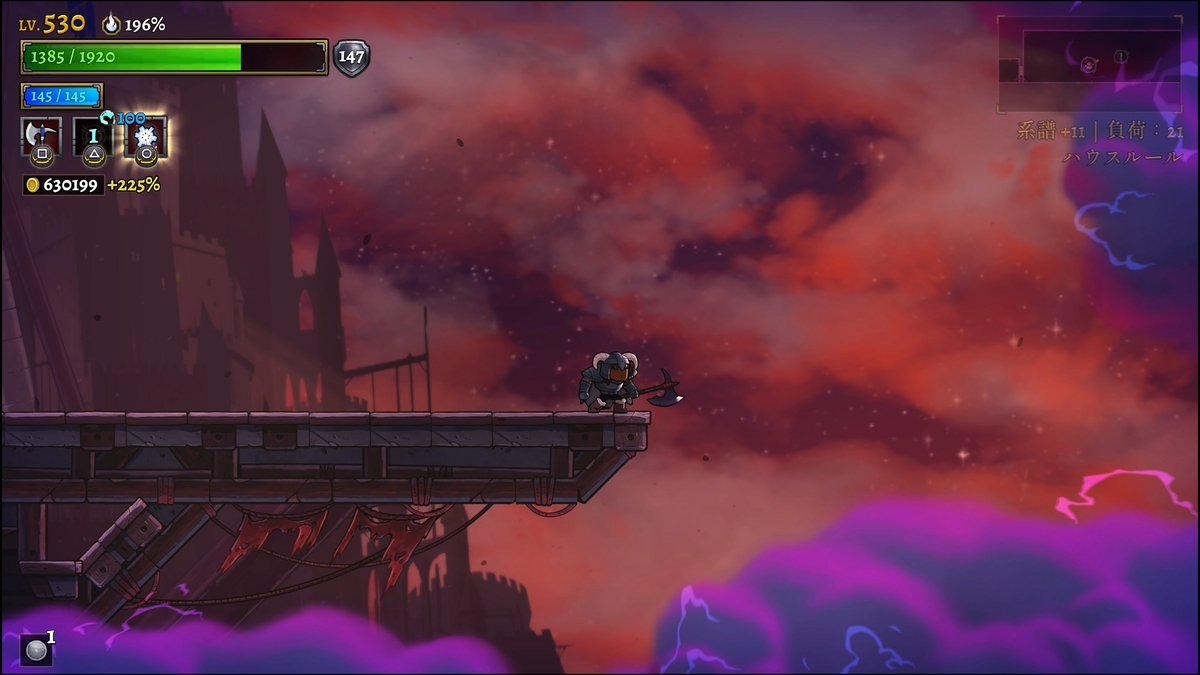1200x675 pixels.
Task: Activate the class talent slot showing 1
Action: pos(94,136)
